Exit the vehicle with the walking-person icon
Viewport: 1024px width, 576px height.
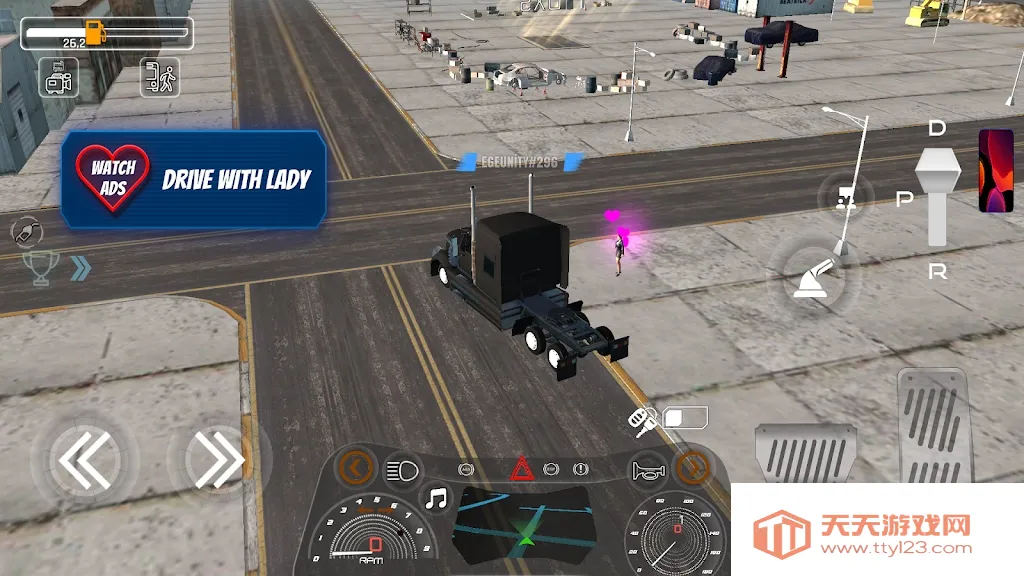[x=159, y=78]
